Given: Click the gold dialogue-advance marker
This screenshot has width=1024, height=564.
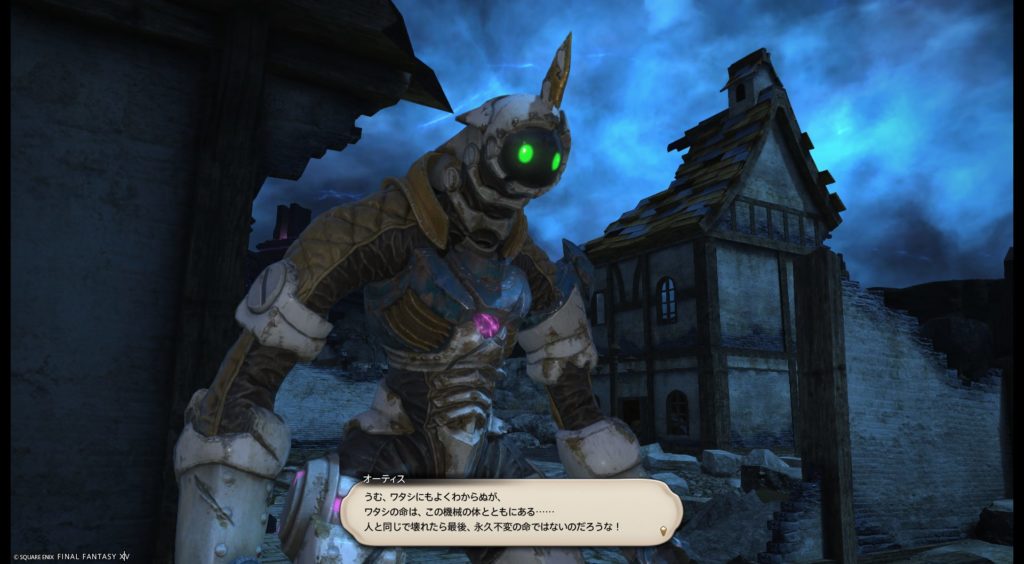Looking at the screenshot, I should pos(664,529).
